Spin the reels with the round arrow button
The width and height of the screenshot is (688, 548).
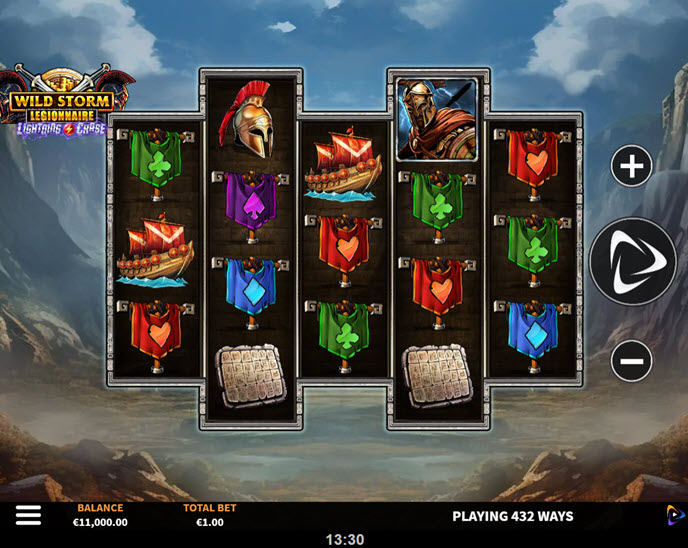[632, 262]
